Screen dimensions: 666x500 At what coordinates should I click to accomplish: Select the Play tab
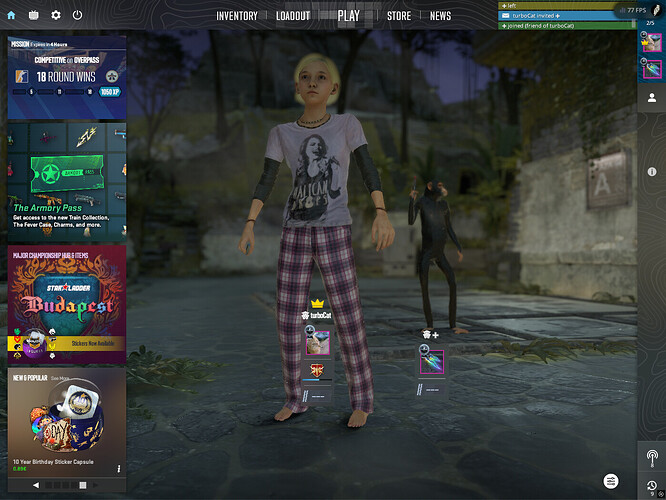(348, 16)
